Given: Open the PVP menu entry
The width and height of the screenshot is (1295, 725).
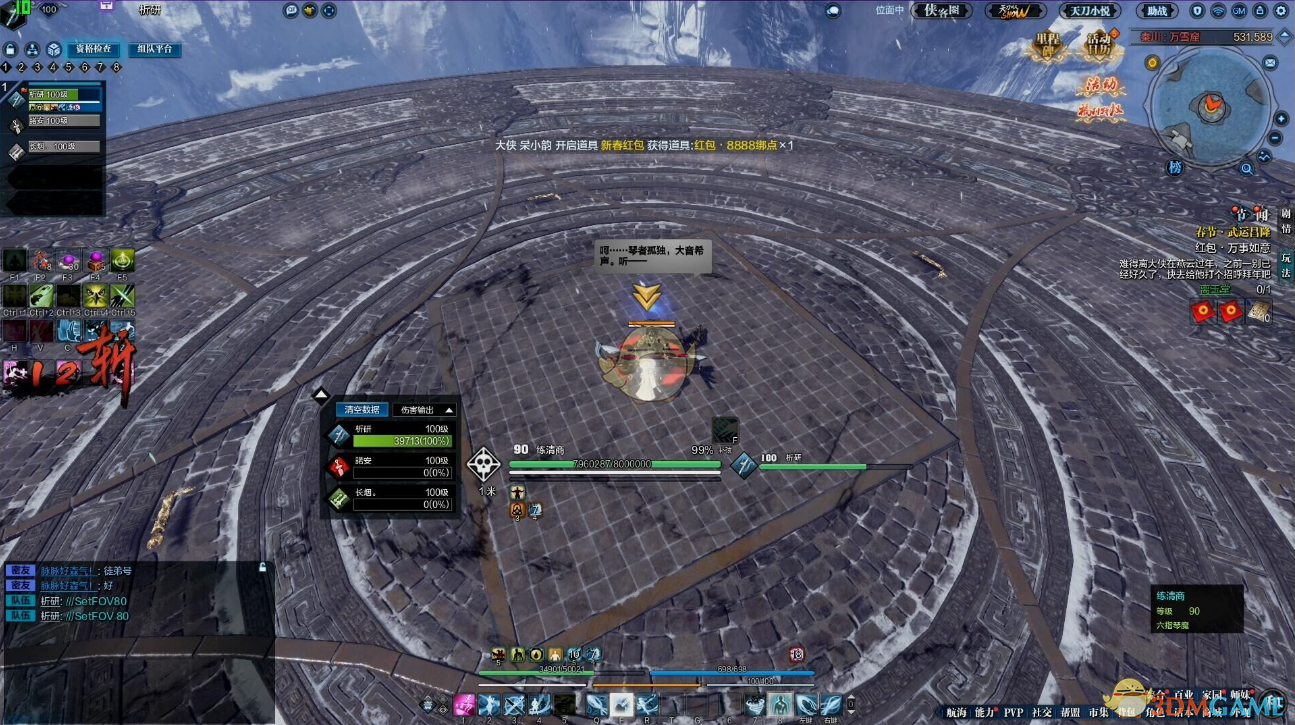Looking at the screenshot, I should pyautogui.click(x=1013, y=713).
